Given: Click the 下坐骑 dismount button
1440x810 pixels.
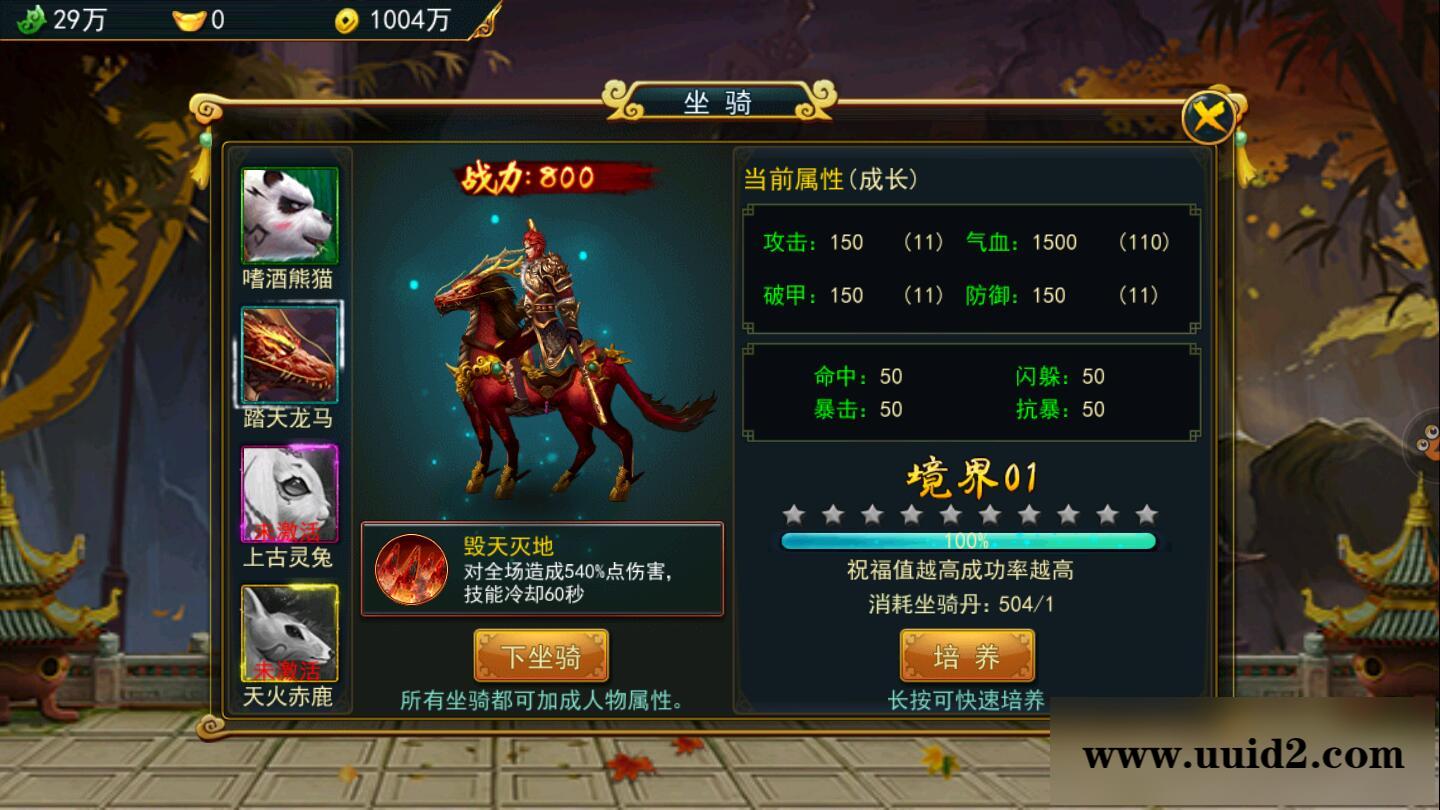Looking at the screenshot, I should click(541, 656).
